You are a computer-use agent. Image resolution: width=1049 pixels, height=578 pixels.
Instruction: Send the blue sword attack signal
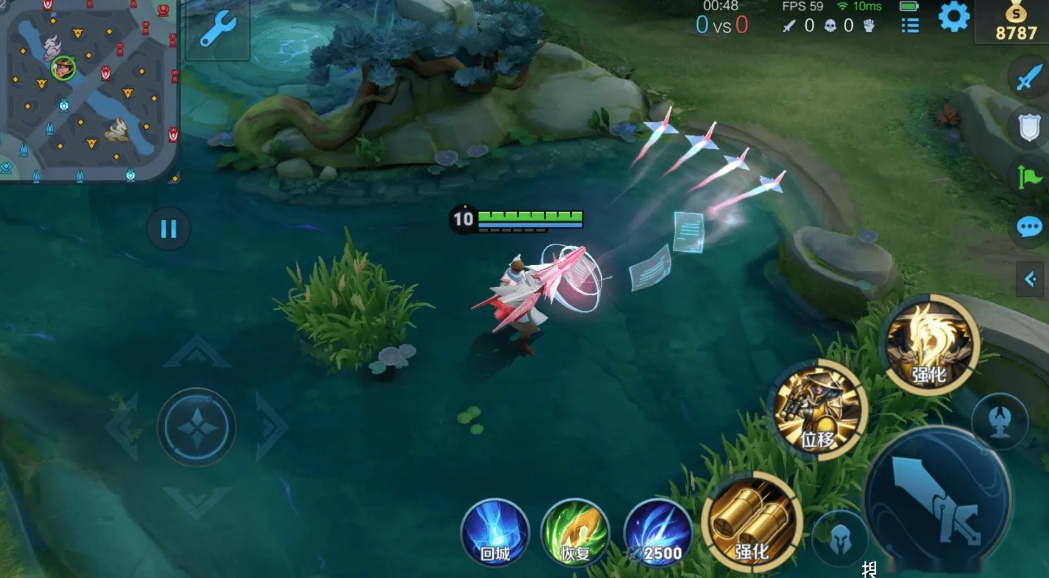pos(1029,77)
